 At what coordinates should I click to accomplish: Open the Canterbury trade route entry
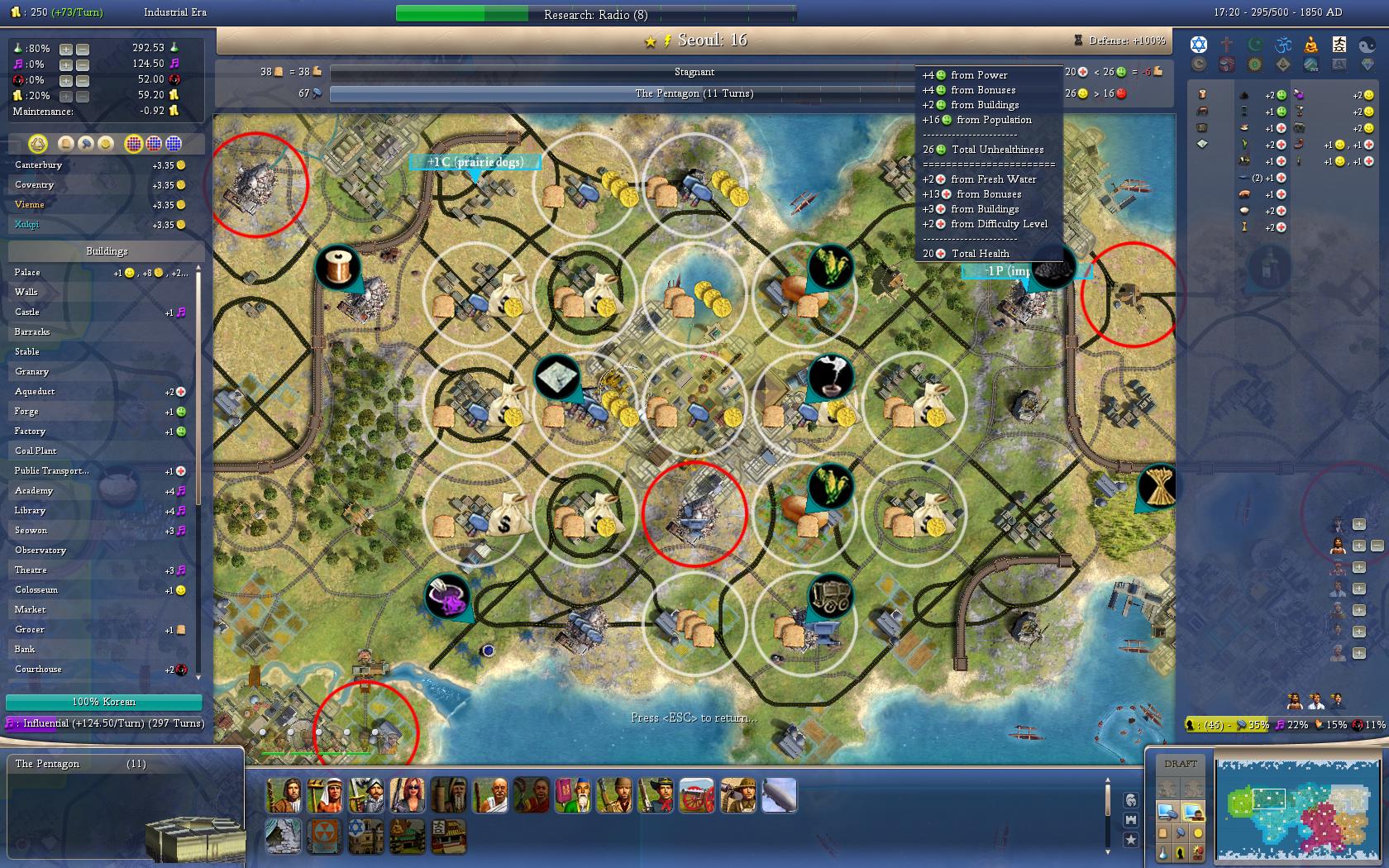[x=39, y=165]
